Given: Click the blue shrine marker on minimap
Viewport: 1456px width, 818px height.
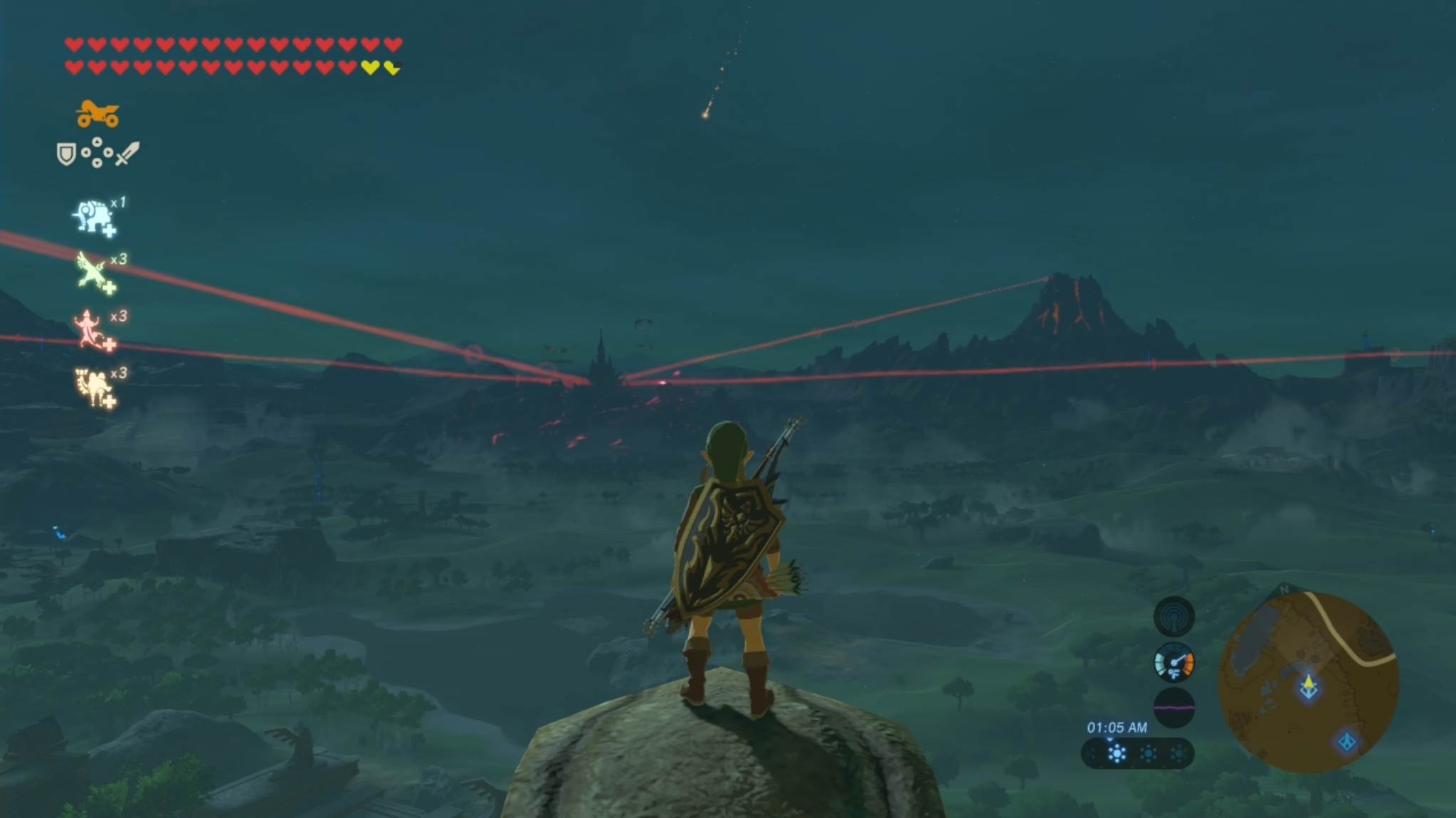Looking at the screenshot, I should [x=1346, y=742].
